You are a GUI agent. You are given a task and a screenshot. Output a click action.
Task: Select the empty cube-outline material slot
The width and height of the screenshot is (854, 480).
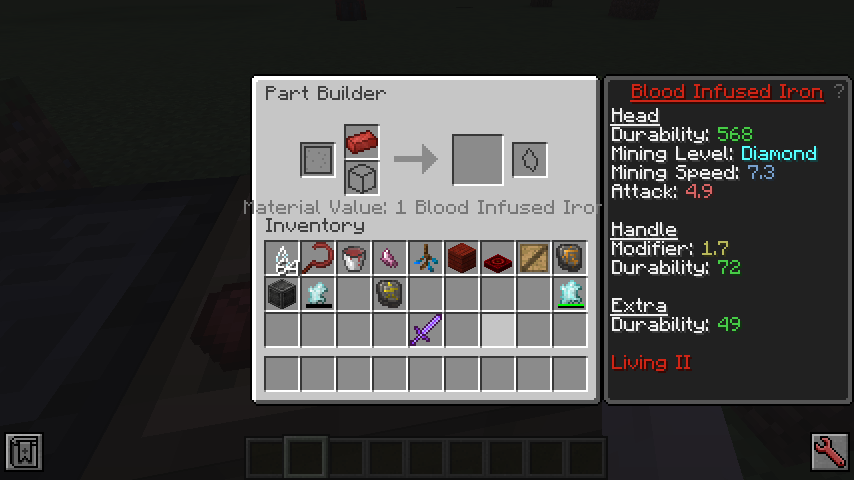(361, 178)
